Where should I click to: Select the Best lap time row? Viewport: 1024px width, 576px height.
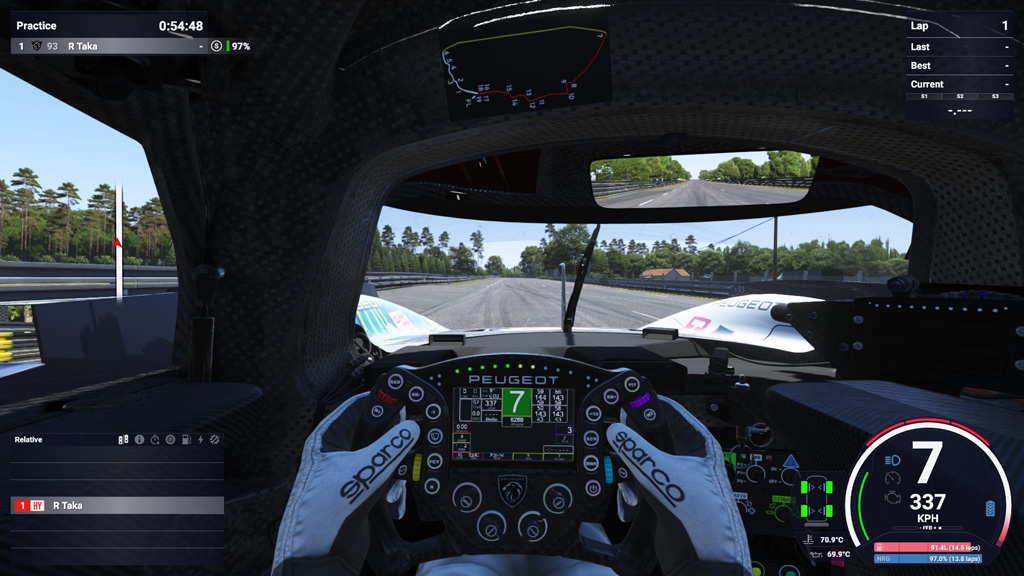959,66
